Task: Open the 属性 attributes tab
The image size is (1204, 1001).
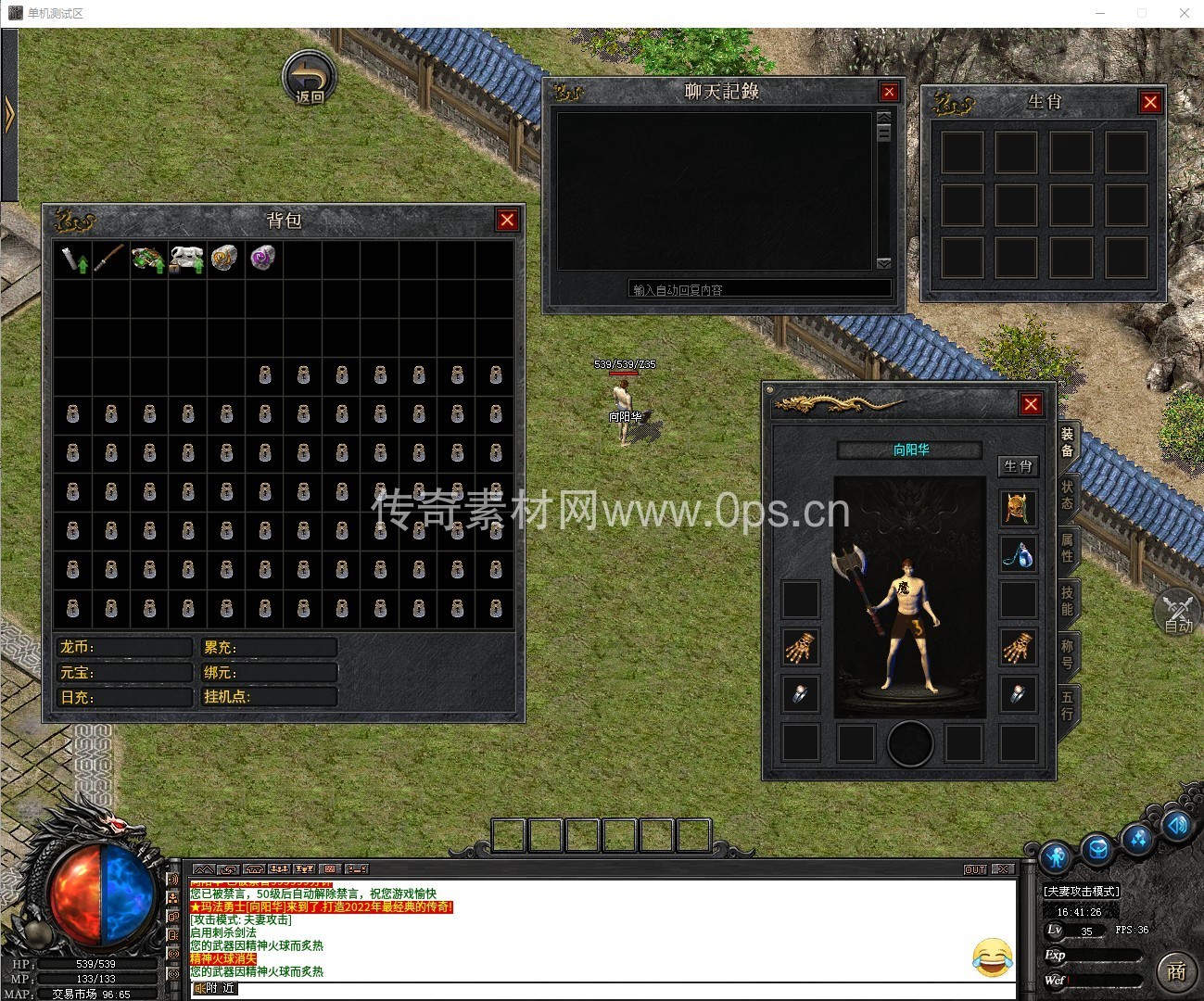Action: coord(1068,548)
